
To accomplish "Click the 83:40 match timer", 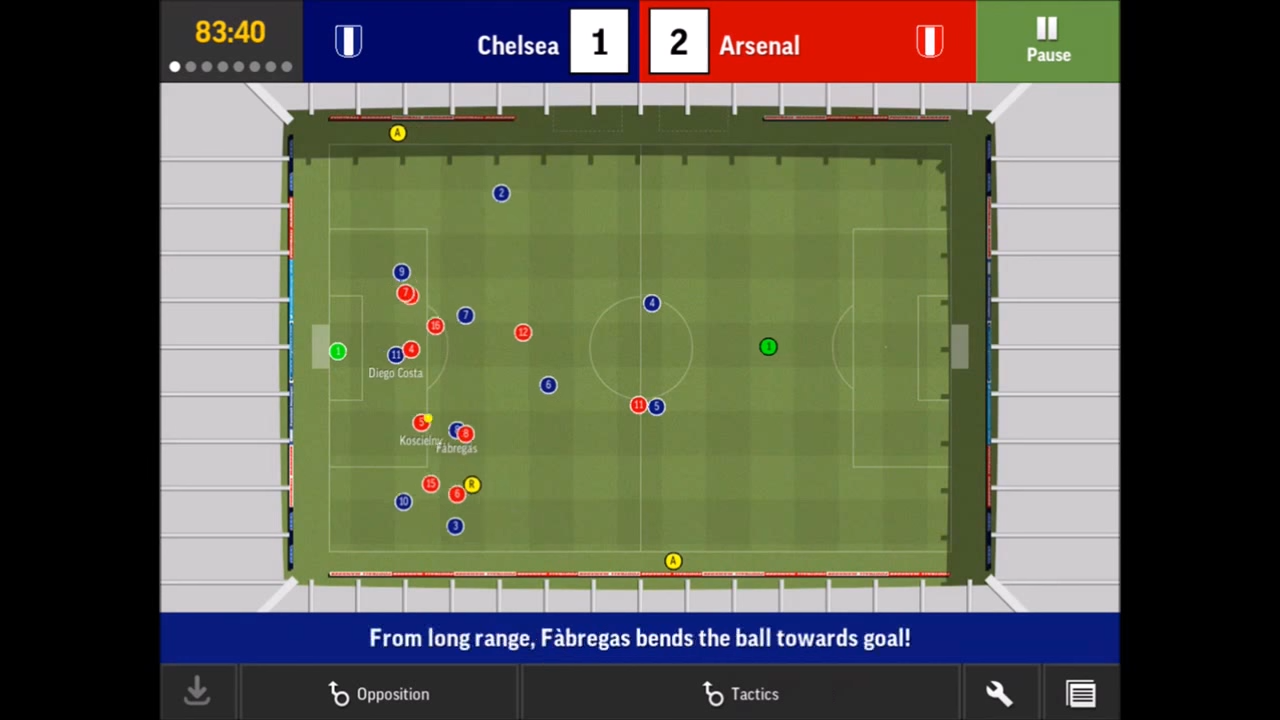I will (230, 32).
